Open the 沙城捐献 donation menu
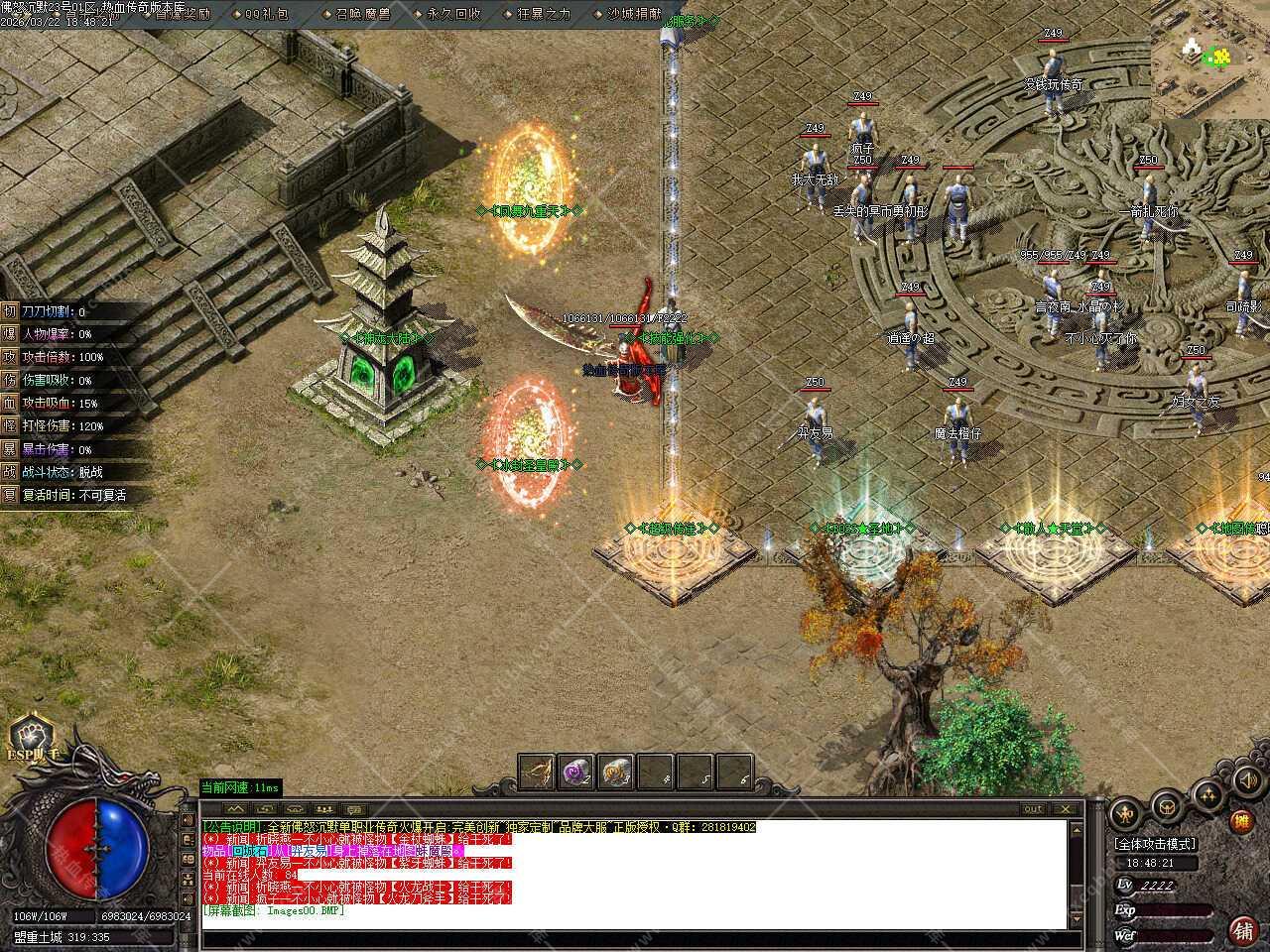This screenshot has width=1270, height=952. pyautogui.click(x=634, y=14)
